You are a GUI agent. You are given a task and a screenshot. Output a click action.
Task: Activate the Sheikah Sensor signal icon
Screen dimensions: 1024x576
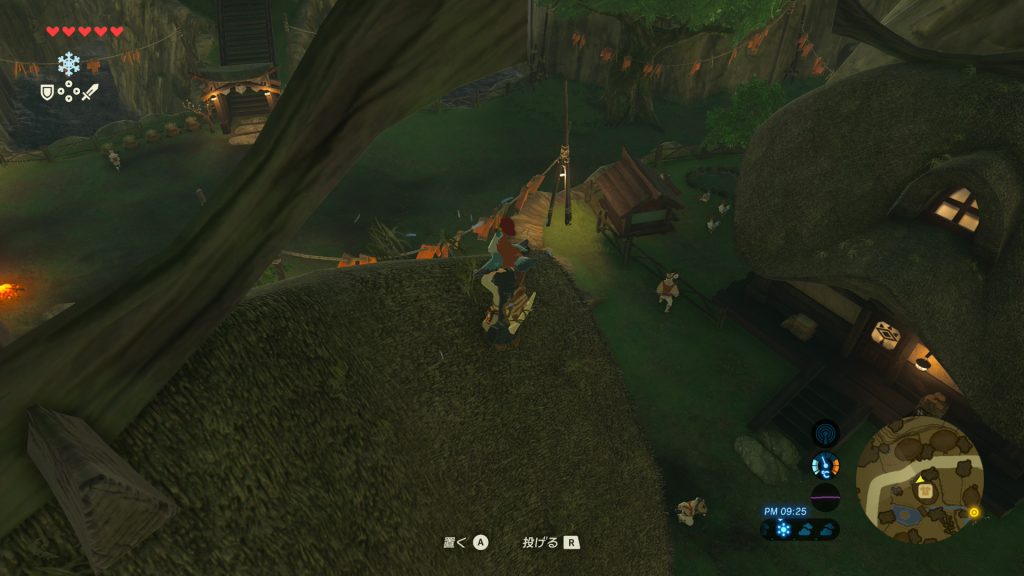point(826,433)
